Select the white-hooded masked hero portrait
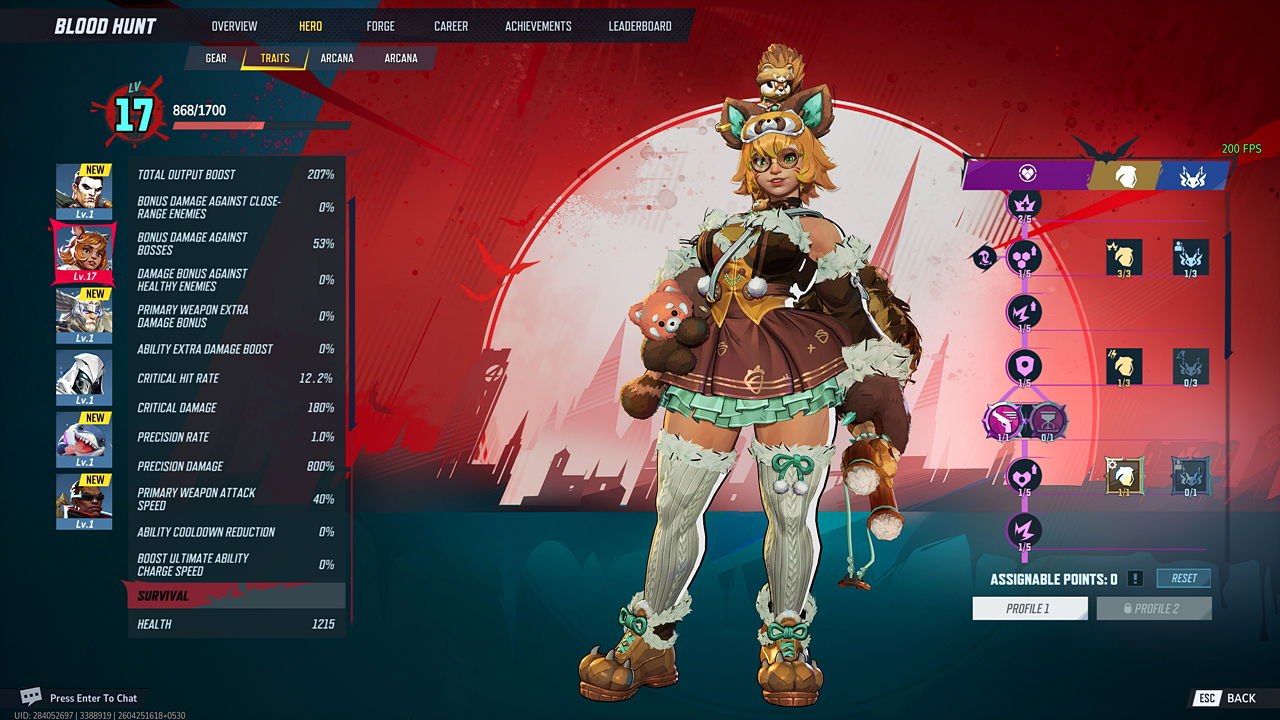 click(x=83, y=377)
